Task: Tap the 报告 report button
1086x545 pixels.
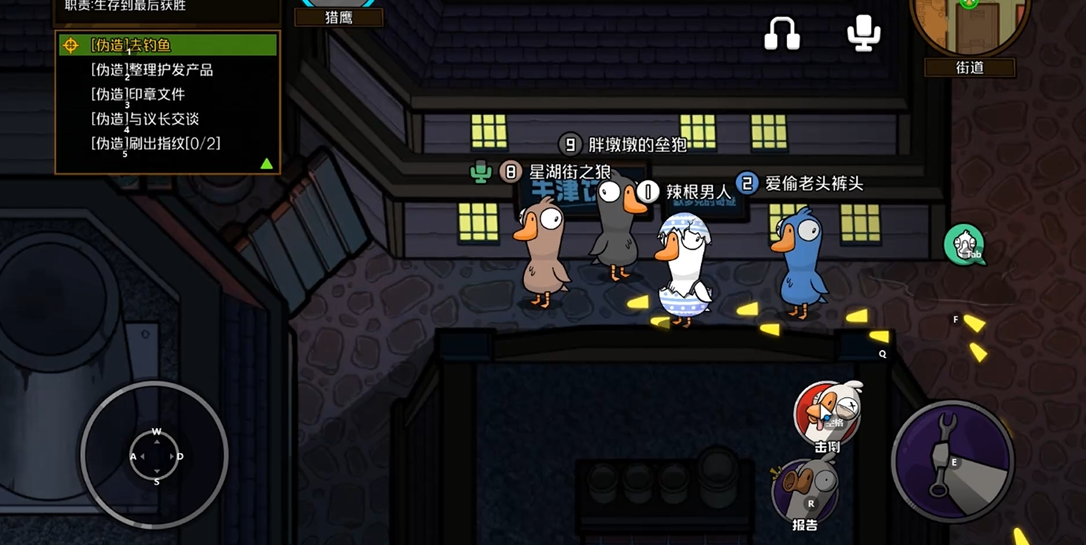Action: point(805,493)
